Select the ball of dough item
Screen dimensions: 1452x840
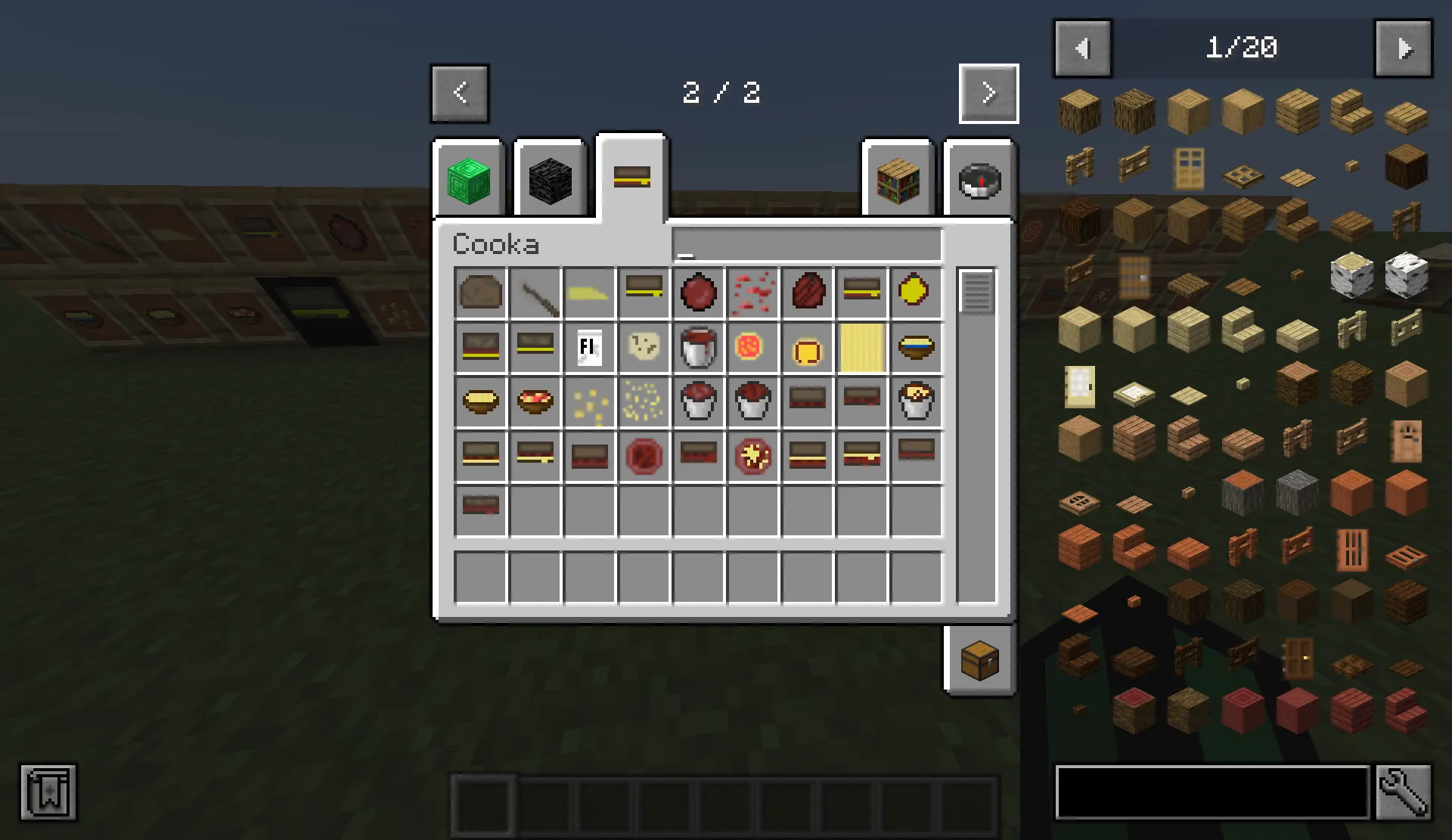[644, 348]
